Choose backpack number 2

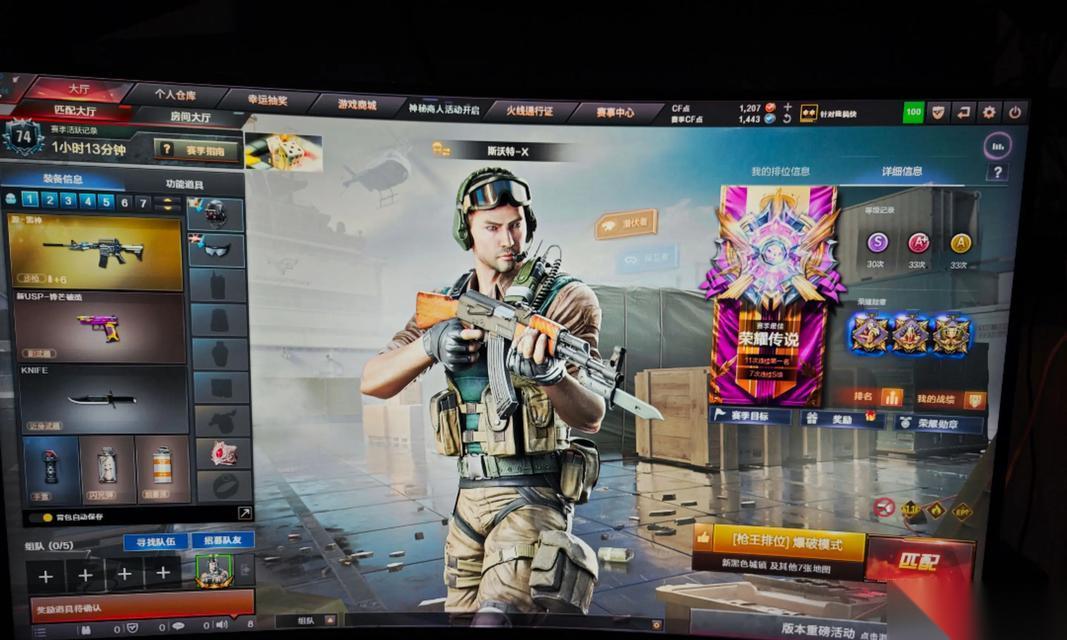click(x=49, y=200)
